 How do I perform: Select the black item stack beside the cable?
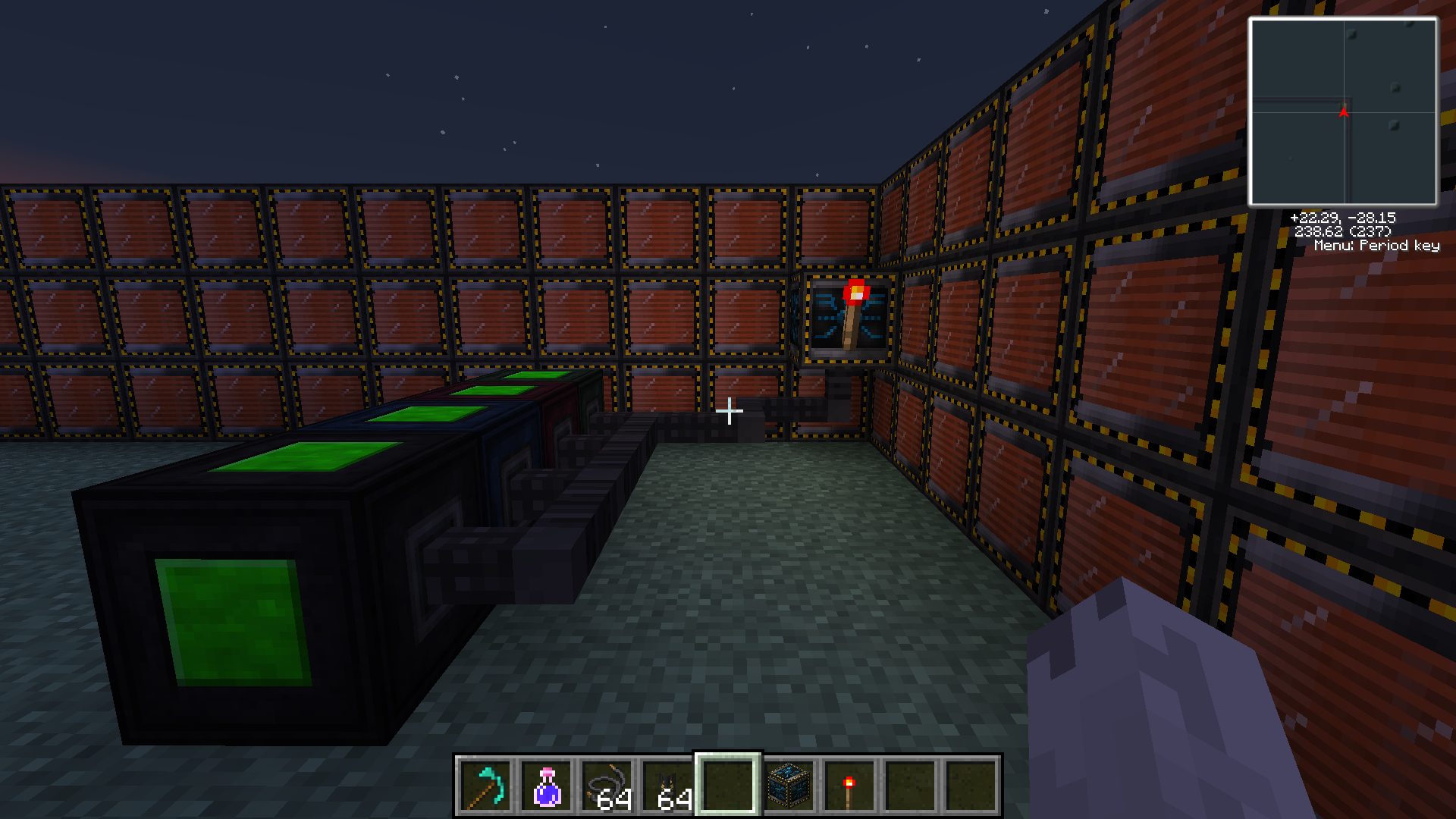pos(668,785)
